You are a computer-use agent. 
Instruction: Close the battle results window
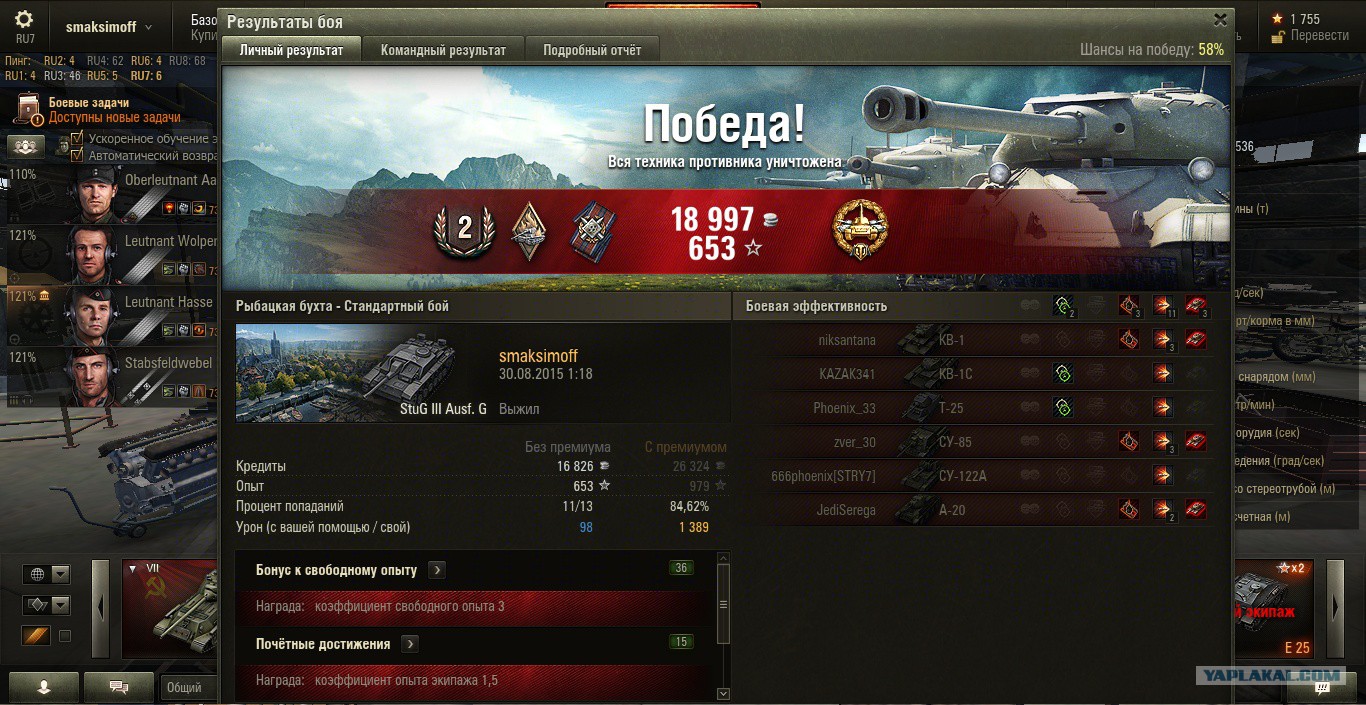[1220, 20]
